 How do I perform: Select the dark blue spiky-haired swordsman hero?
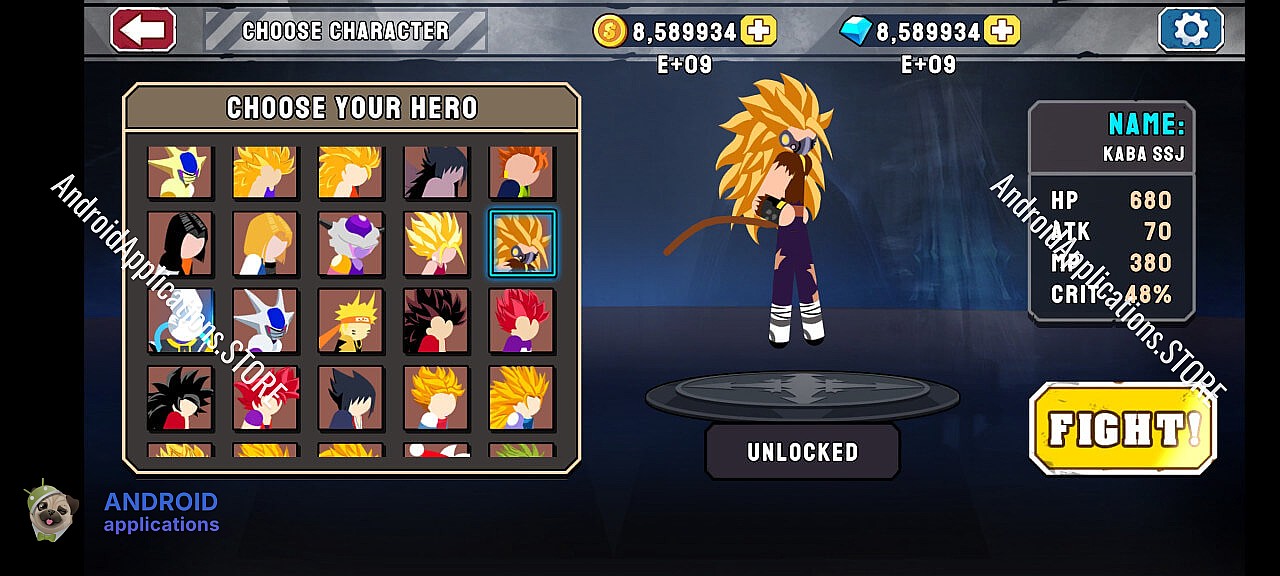point(351,397)
